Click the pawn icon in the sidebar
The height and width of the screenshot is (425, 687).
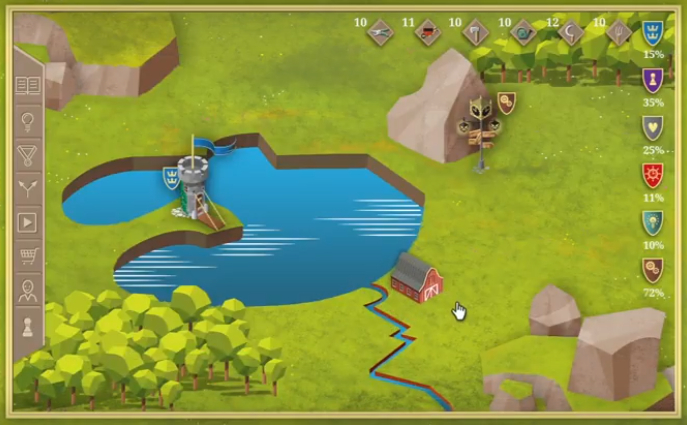(28, 326)
